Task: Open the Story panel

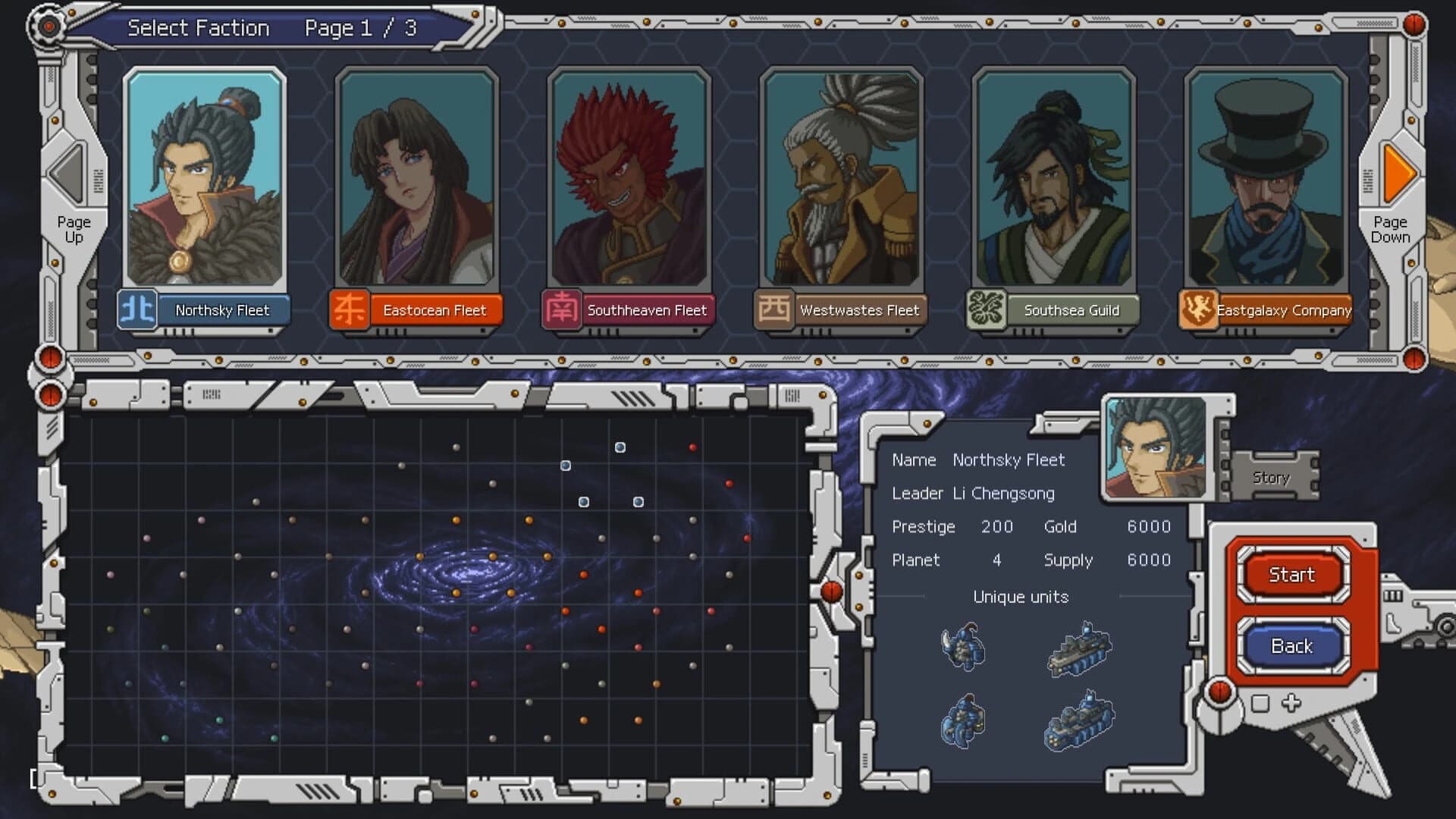Action: click(1270, 476)
